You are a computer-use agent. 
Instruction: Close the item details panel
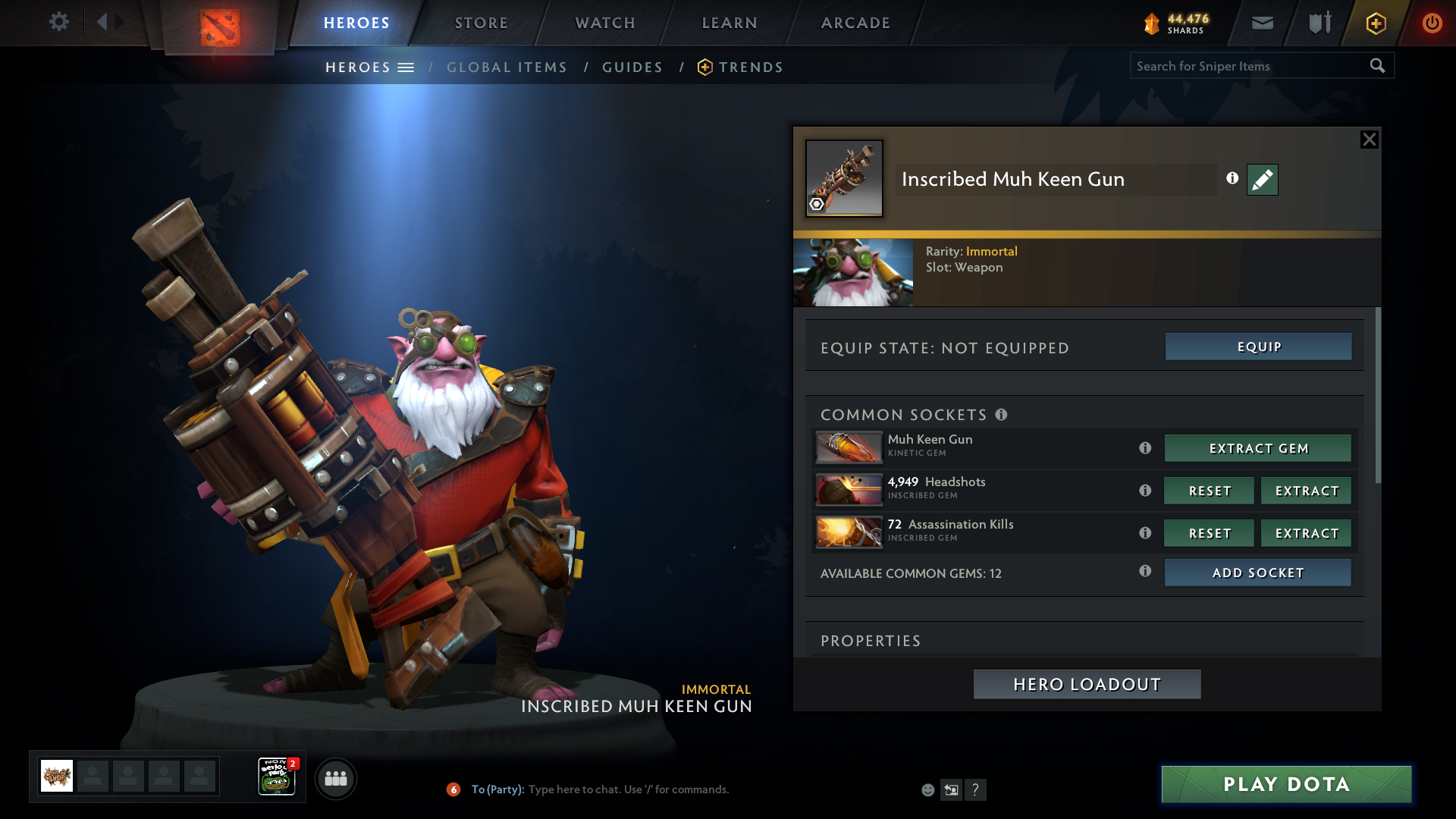[x=1369, y=140]
